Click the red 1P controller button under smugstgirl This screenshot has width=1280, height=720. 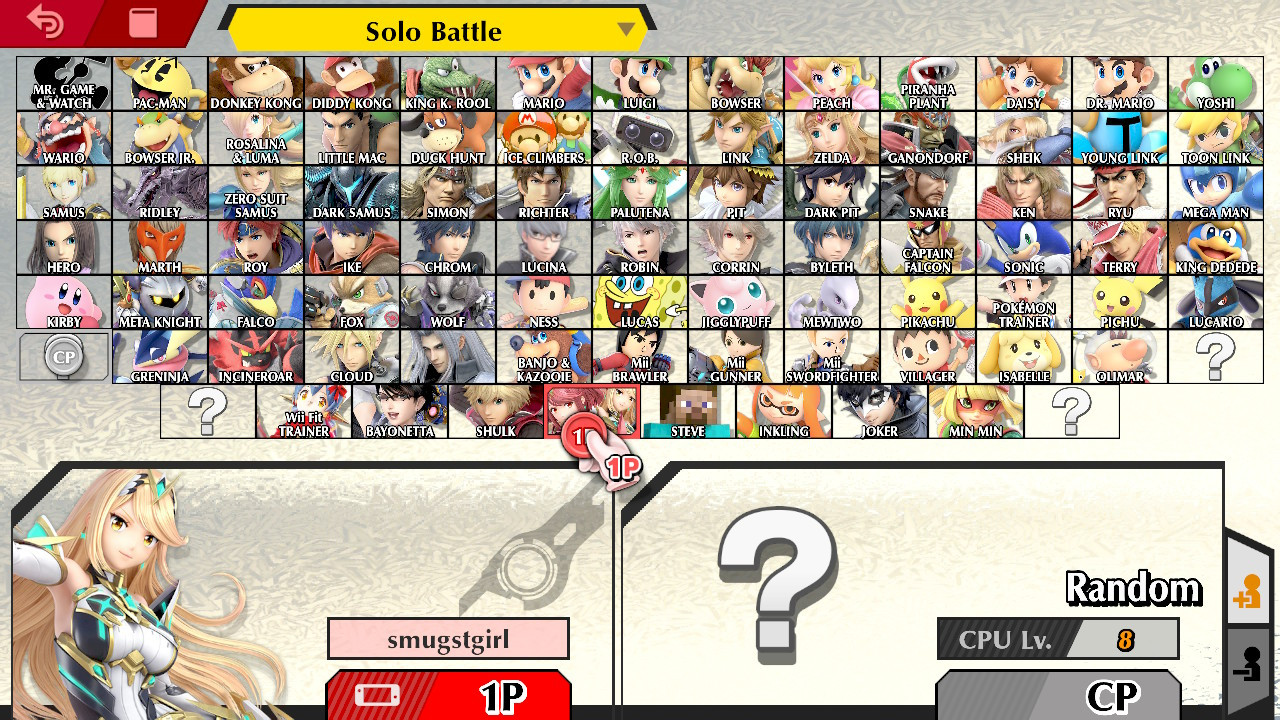448,694
